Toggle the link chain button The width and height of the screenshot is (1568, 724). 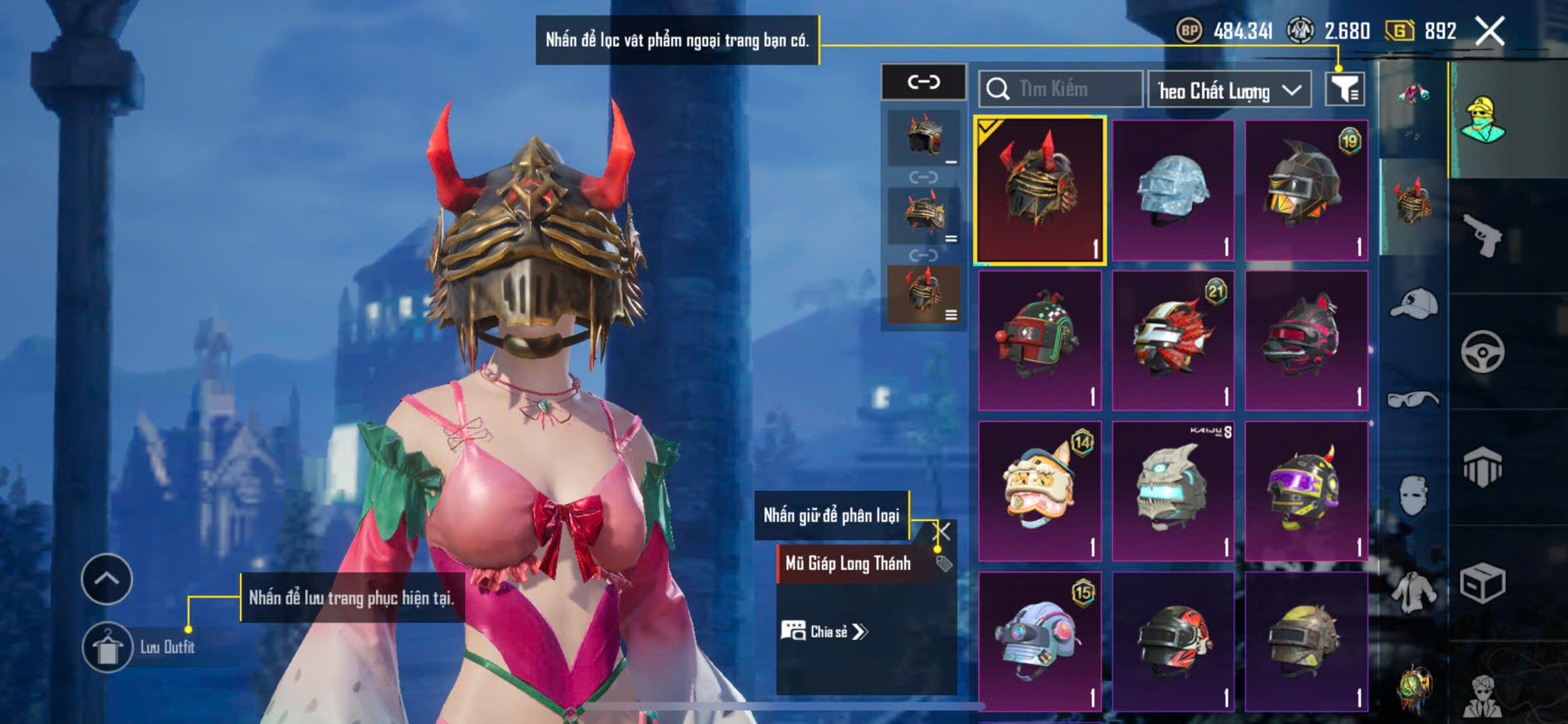tap(923, 82)
